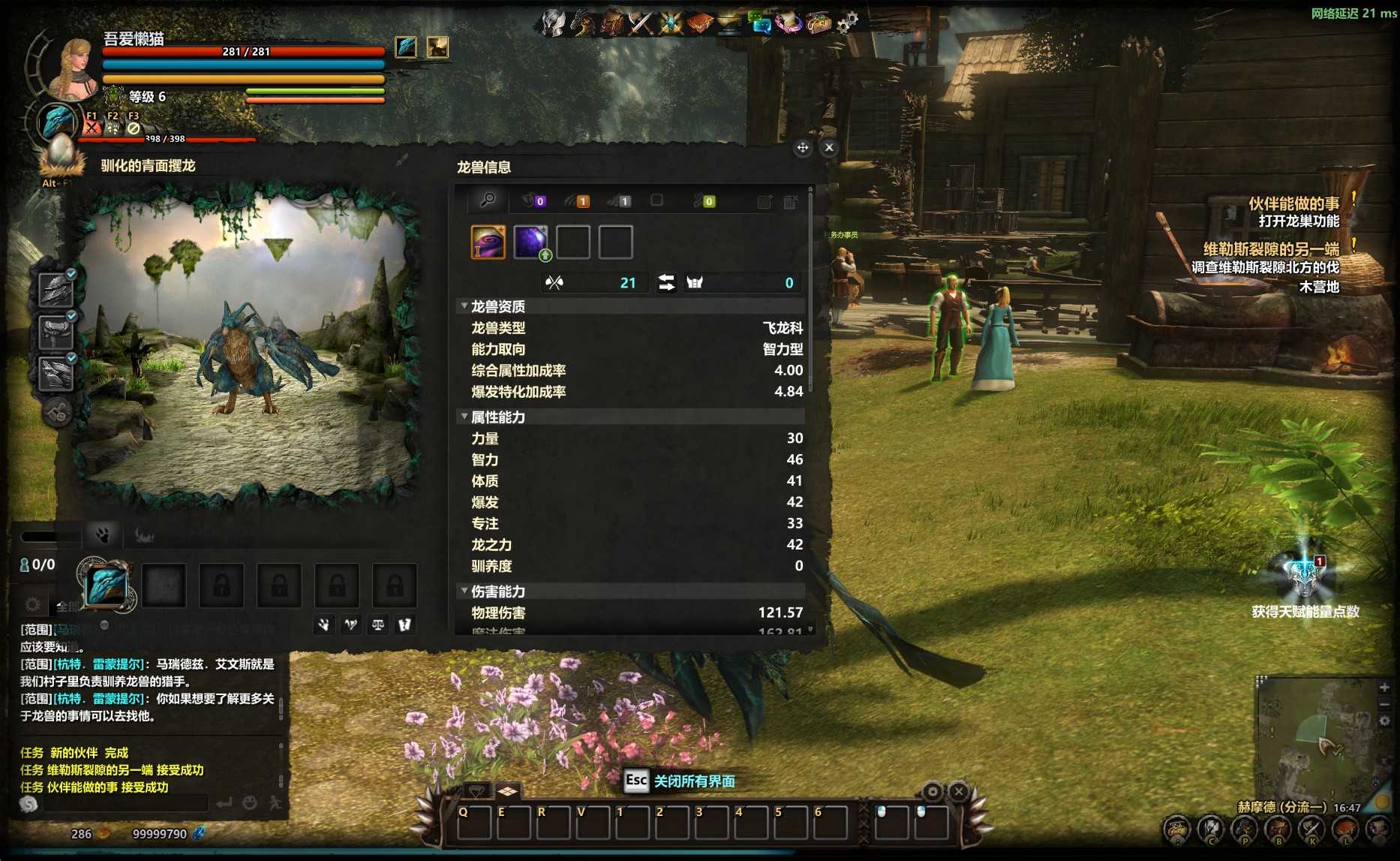Select the magnifying glass info tab
This screenshot has width=1400, height=861.
488,200
